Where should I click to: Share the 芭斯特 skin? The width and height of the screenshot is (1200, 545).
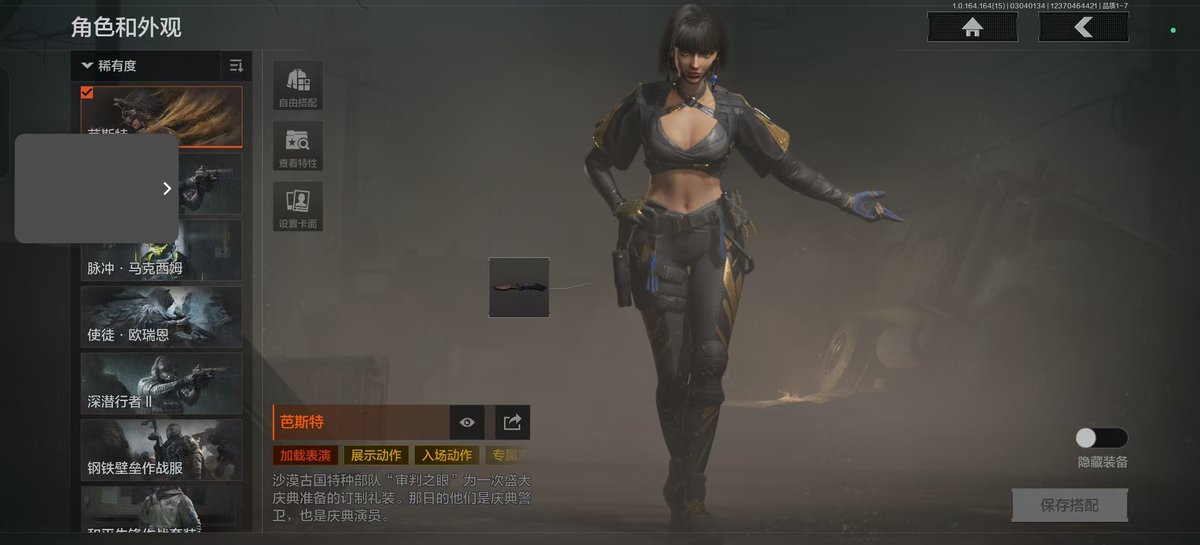512,423
